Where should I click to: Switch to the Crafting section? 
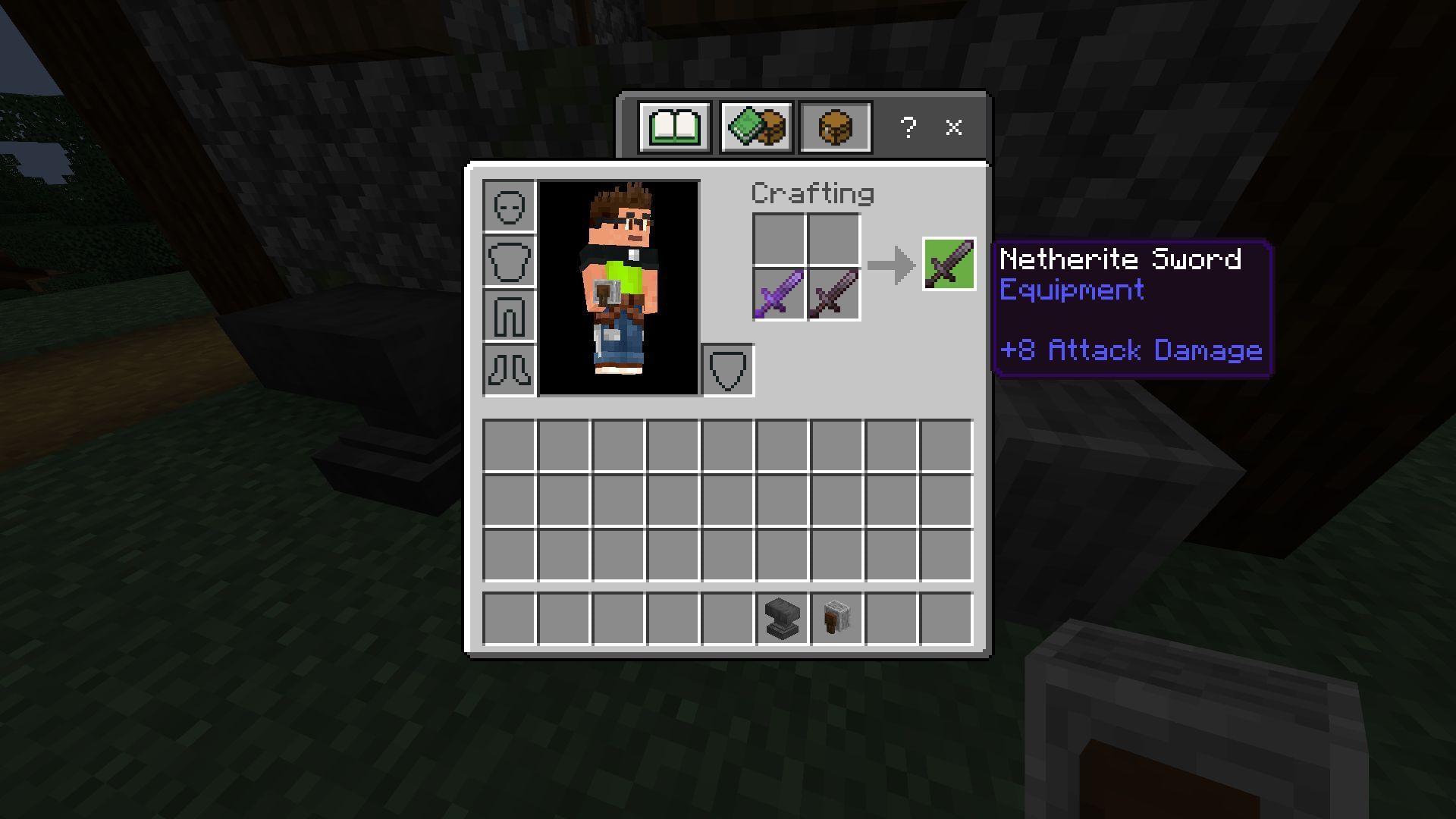click(811, 193)
